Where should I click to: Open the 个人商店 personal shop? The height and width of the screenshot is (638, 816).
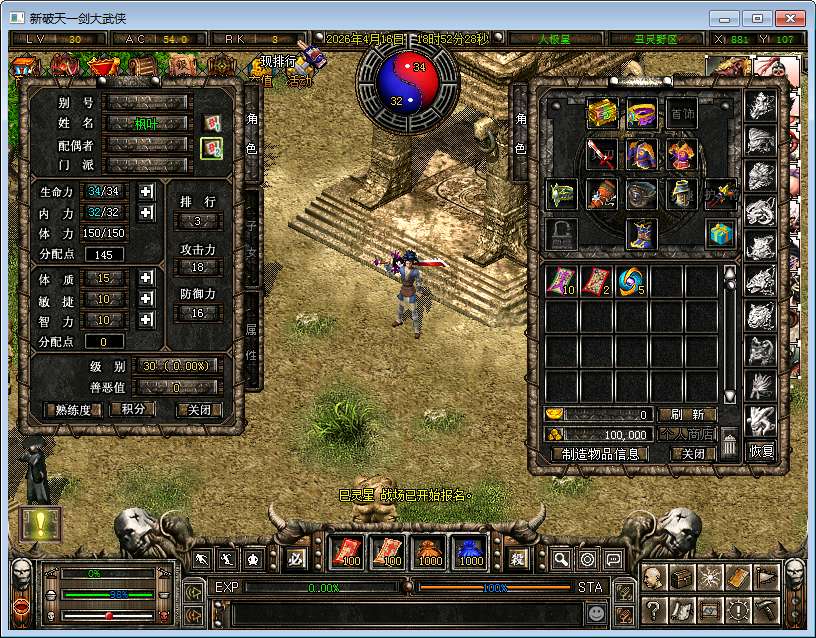pyautogui.click(x=687, y=434)
